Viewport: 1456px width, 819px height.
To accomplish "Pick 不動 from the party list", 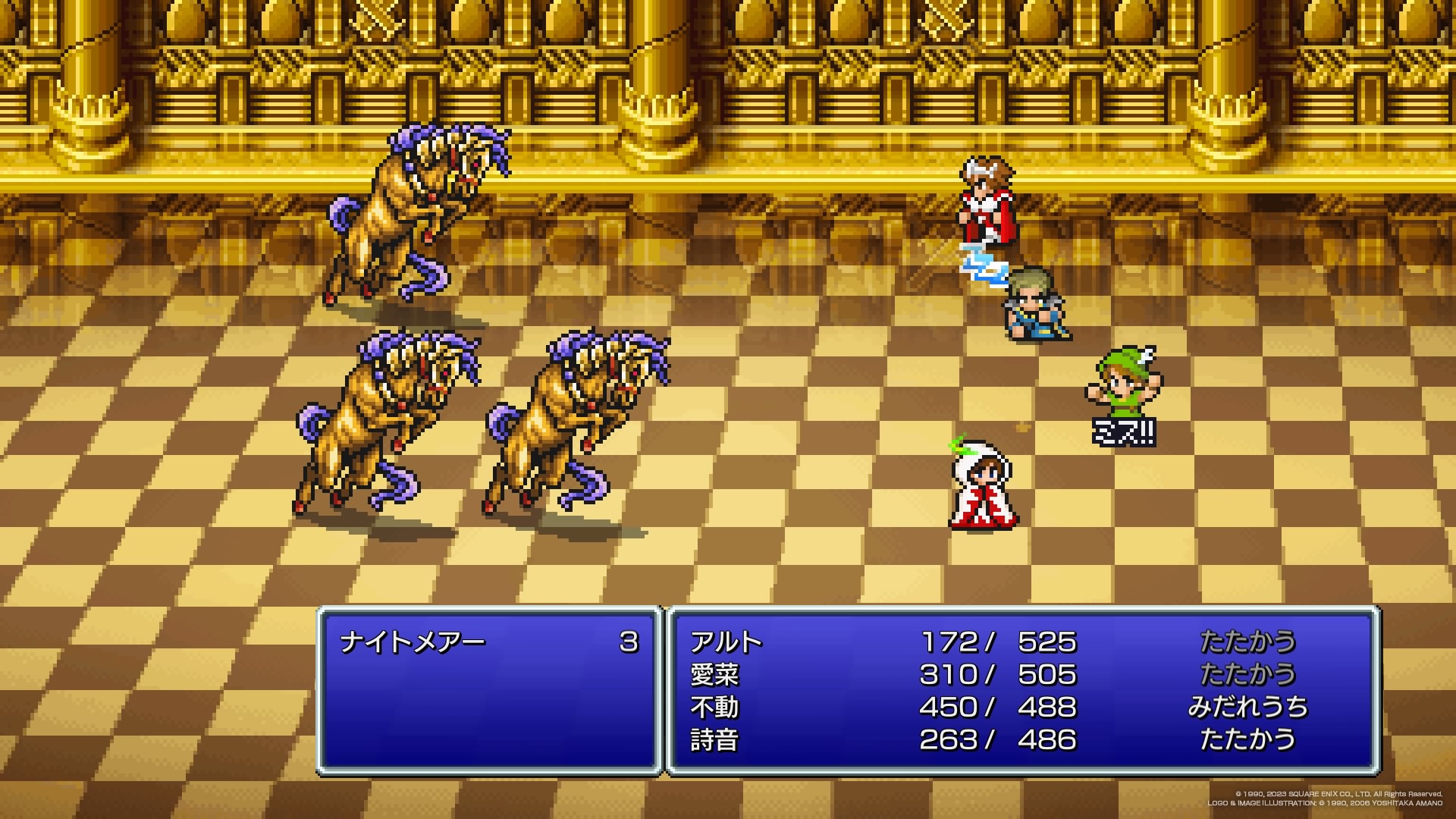I will point(714,708).
